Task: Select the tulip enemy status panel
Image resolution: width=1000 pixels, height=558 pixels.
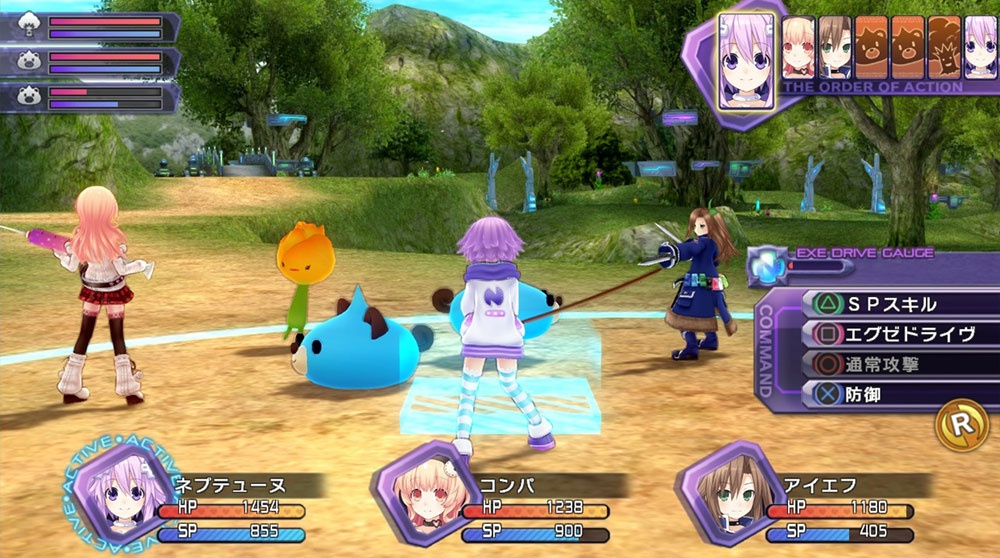Action: pos(90,27)
